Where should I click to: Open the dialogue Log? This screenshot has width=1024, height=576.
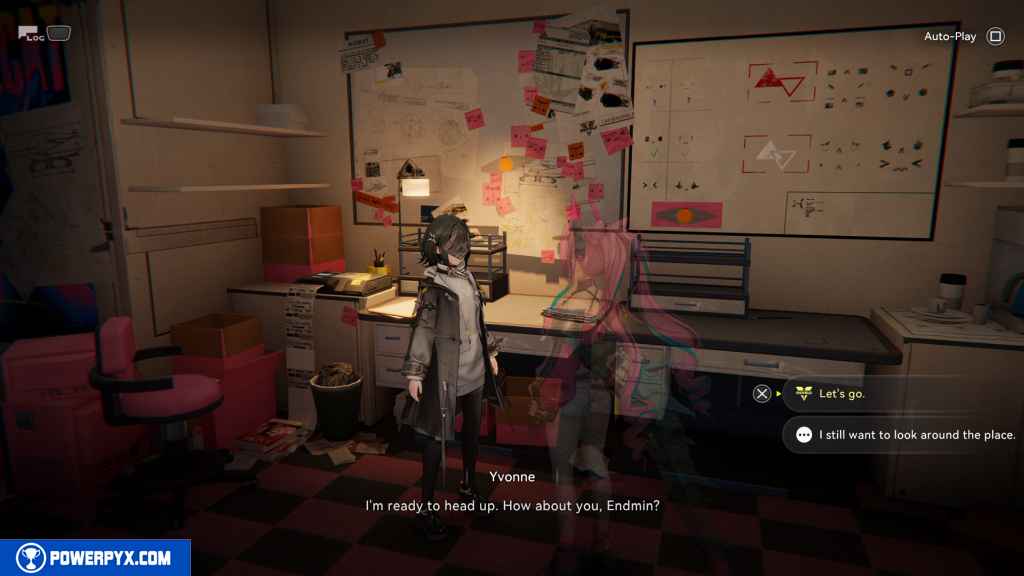31,34
